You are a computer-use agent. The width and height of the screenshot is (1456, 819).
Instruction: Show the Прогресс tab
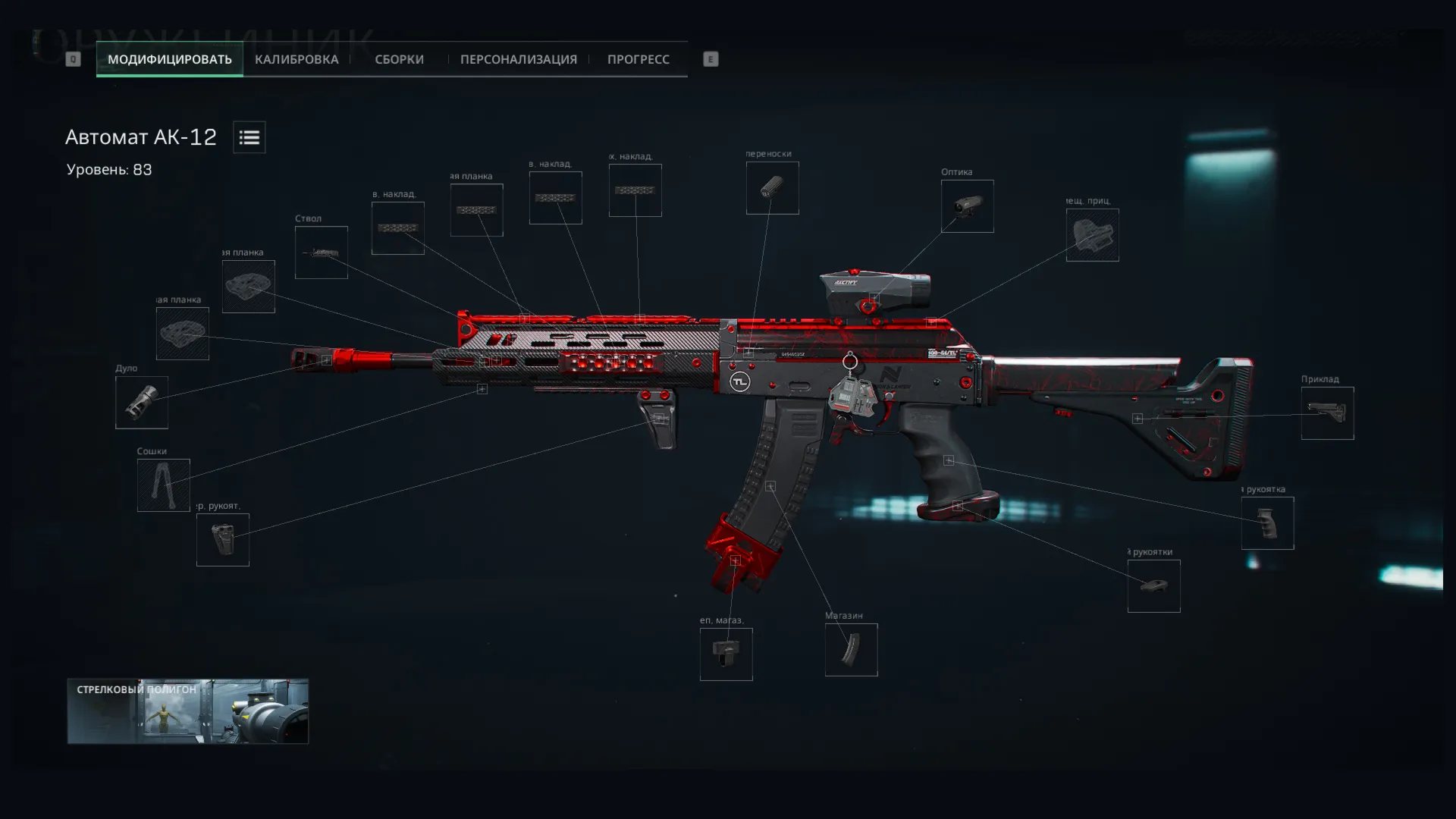[638, 59]
